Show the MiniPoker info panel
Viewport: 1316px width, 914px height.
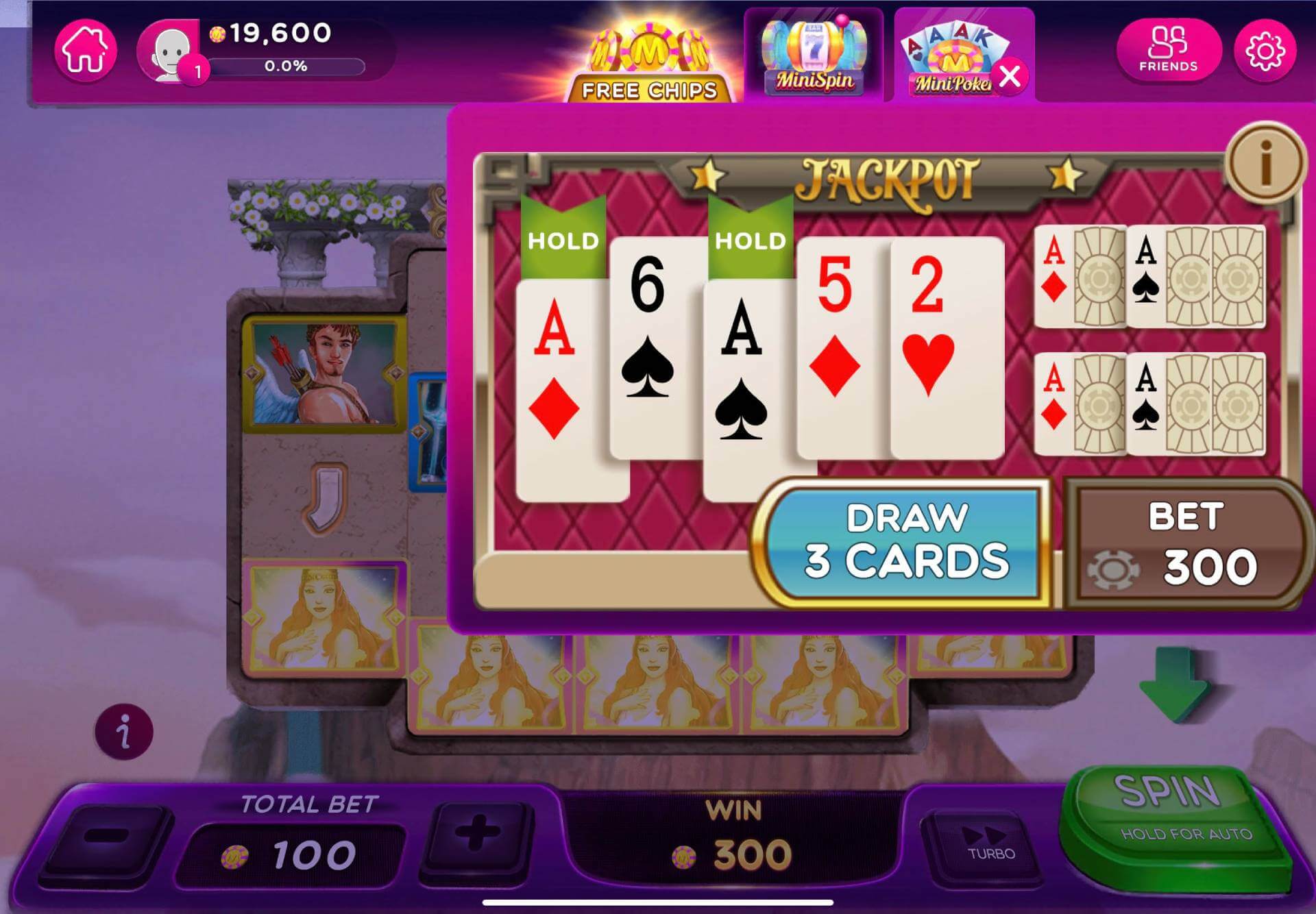pos(1265,162)
